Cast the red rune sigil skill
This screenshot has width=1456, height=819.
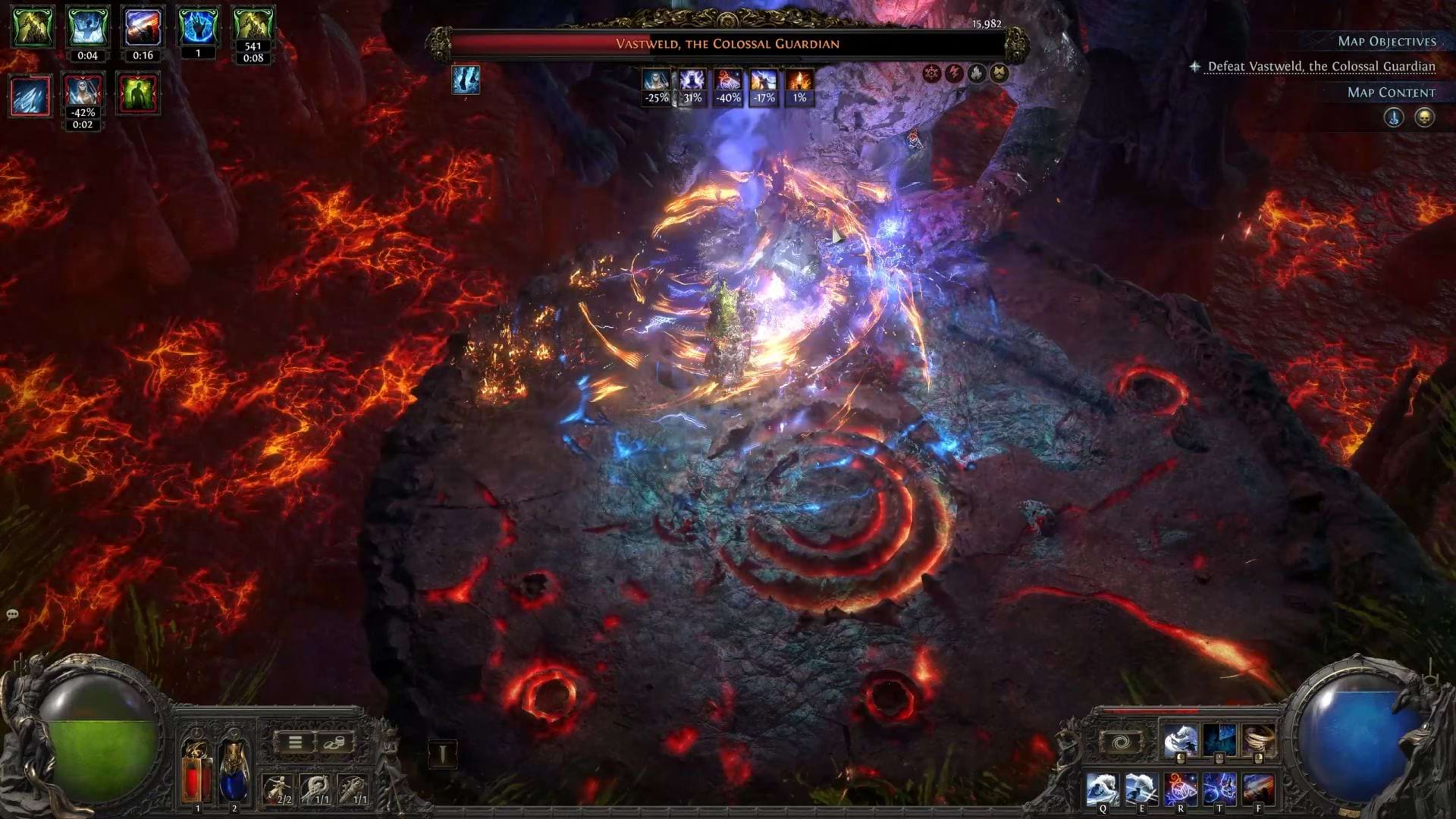point(1181,789)
